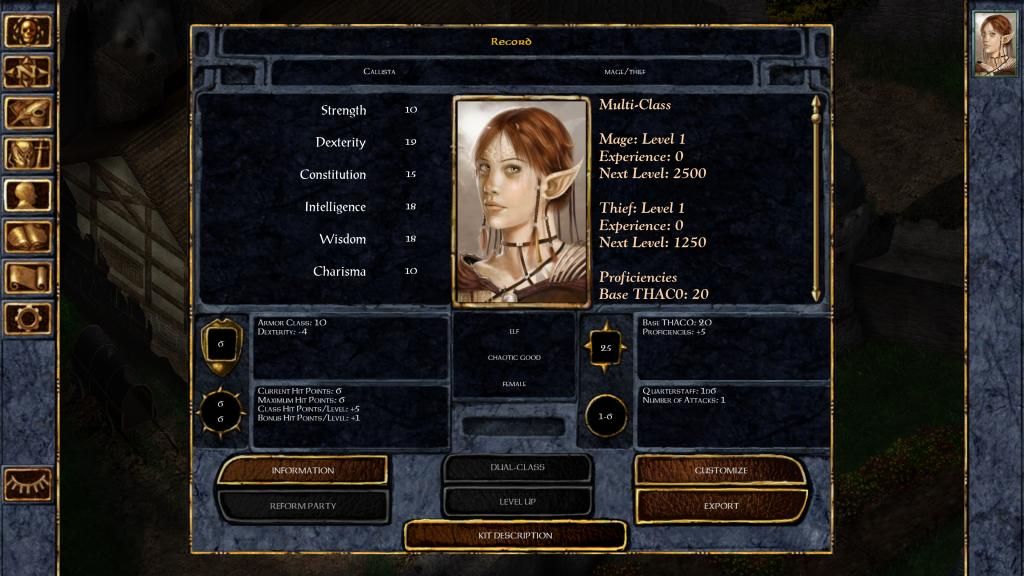Select Callista's portrait in the party bar

(x=995, y=45)
